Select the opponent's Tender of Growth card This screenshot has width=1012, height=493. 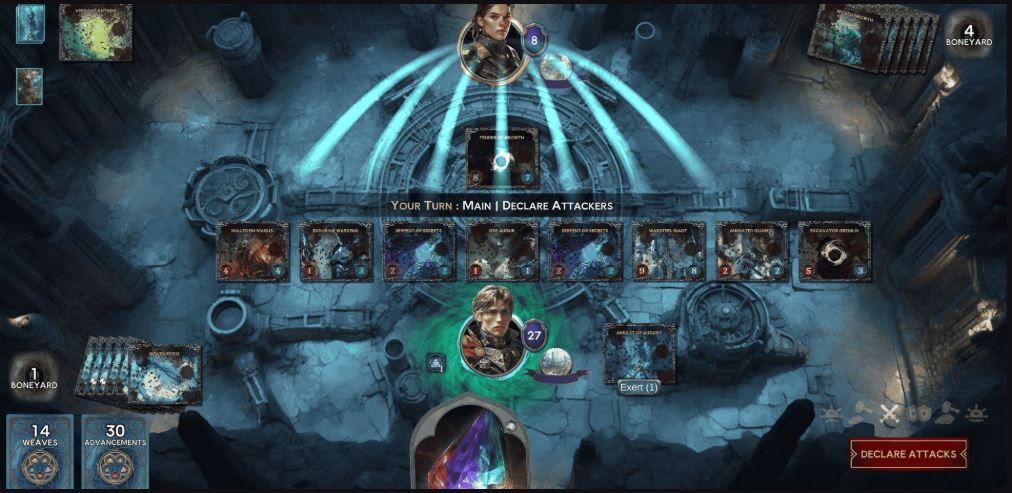[x=501, y=158]
